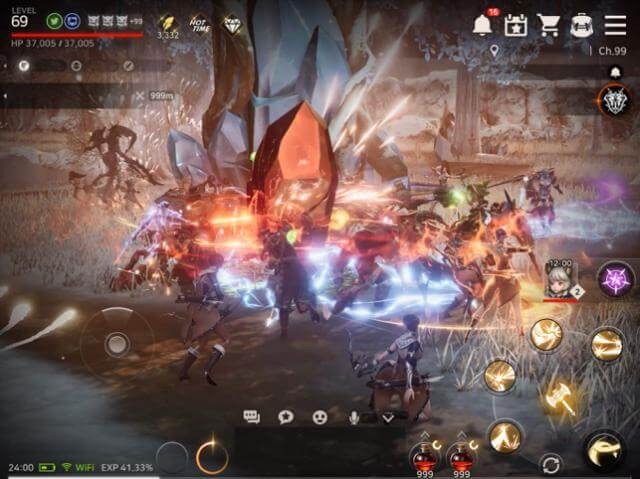Open the hamburger main menu

point(615,24)
